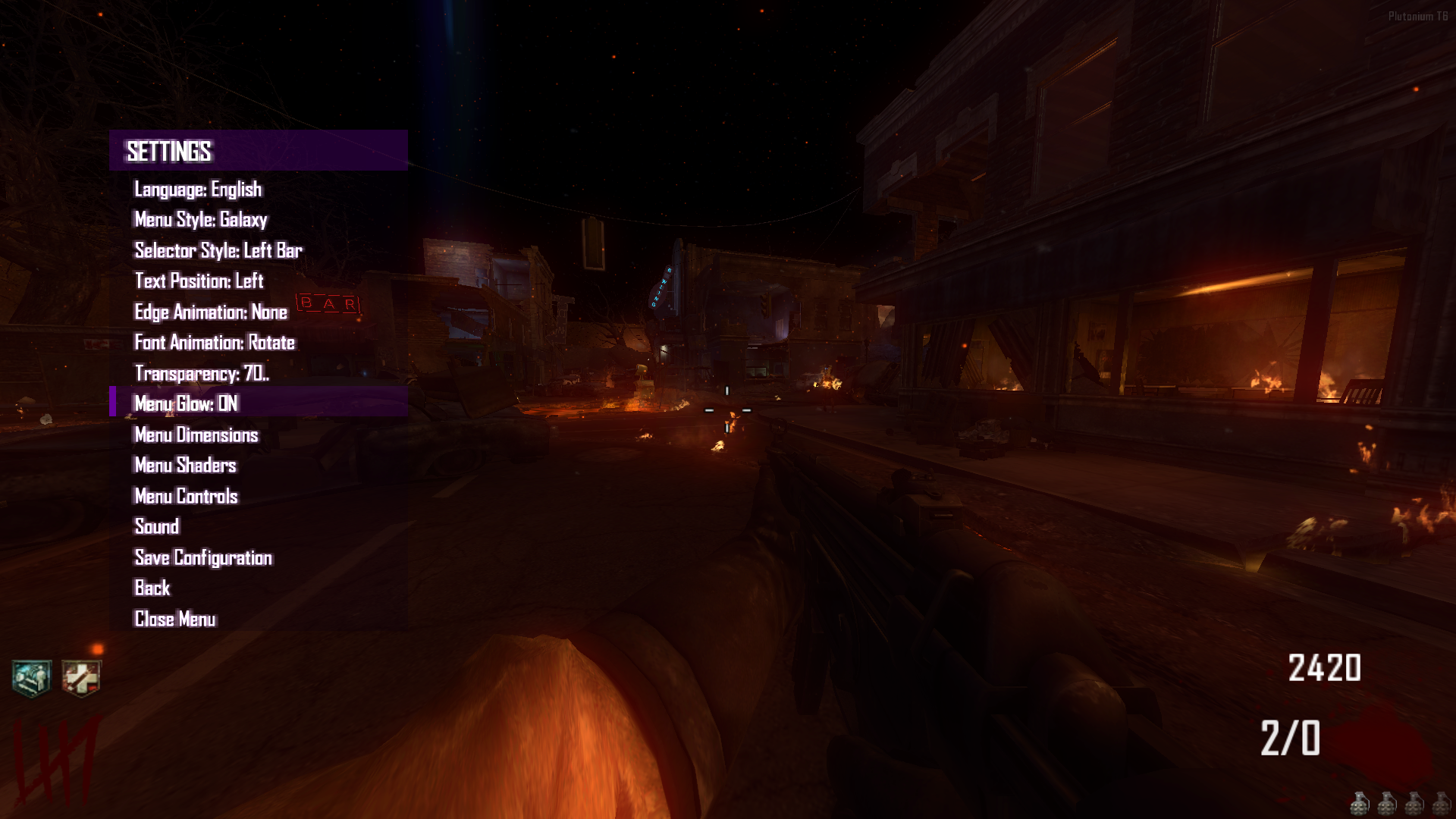Open the Menu Shaders submenu
The width and height of the screenshot is (1456, 819).
click(x=185, y=465)
